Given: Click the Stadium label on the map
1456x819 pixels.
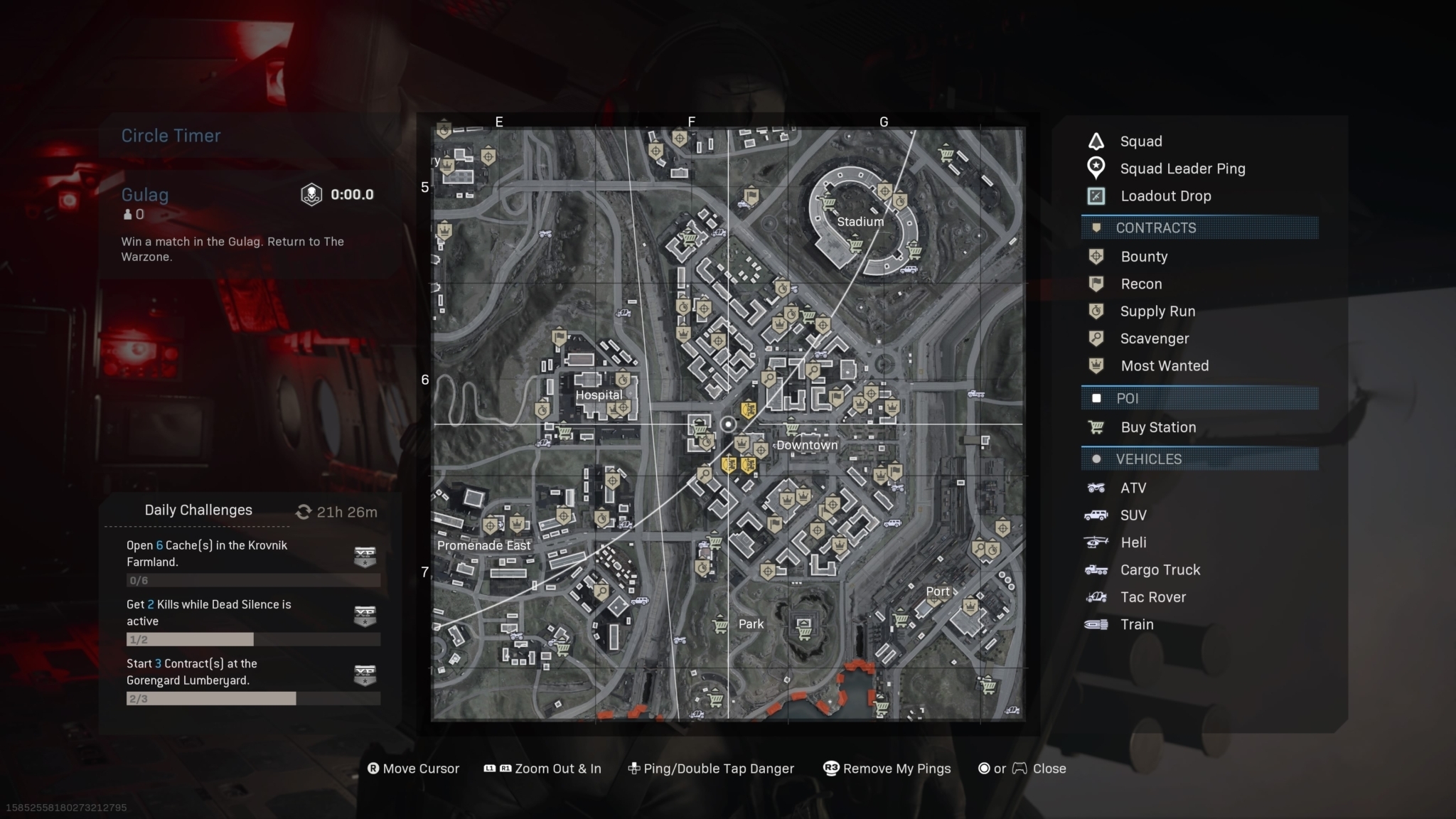Looking at the screenshot, I should click(860, 222).
